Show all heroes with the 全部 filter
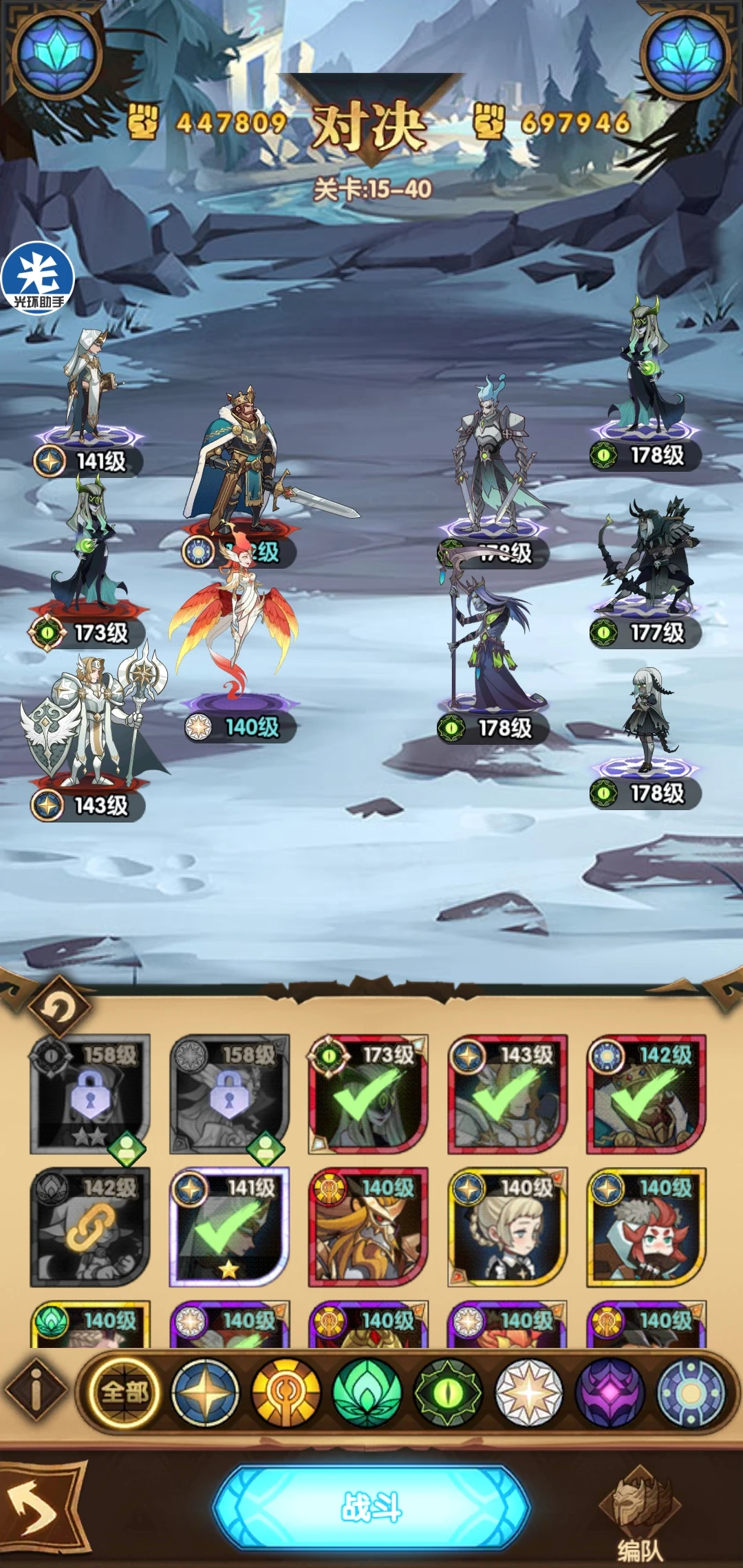 tap(125, 1393)
